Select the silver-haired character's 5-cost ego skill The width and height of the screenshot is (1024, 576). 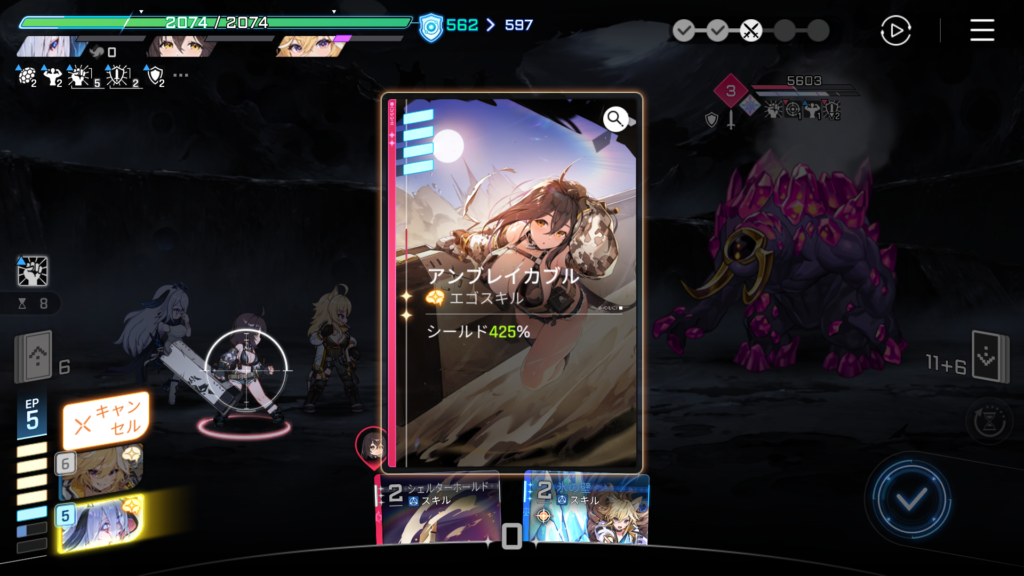tap(100, 520)
